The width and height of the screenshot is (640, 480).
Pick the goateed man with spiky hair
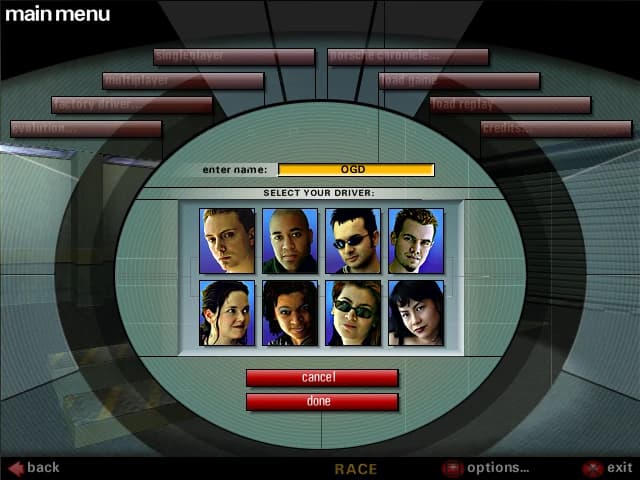click(x=416, y=240)
